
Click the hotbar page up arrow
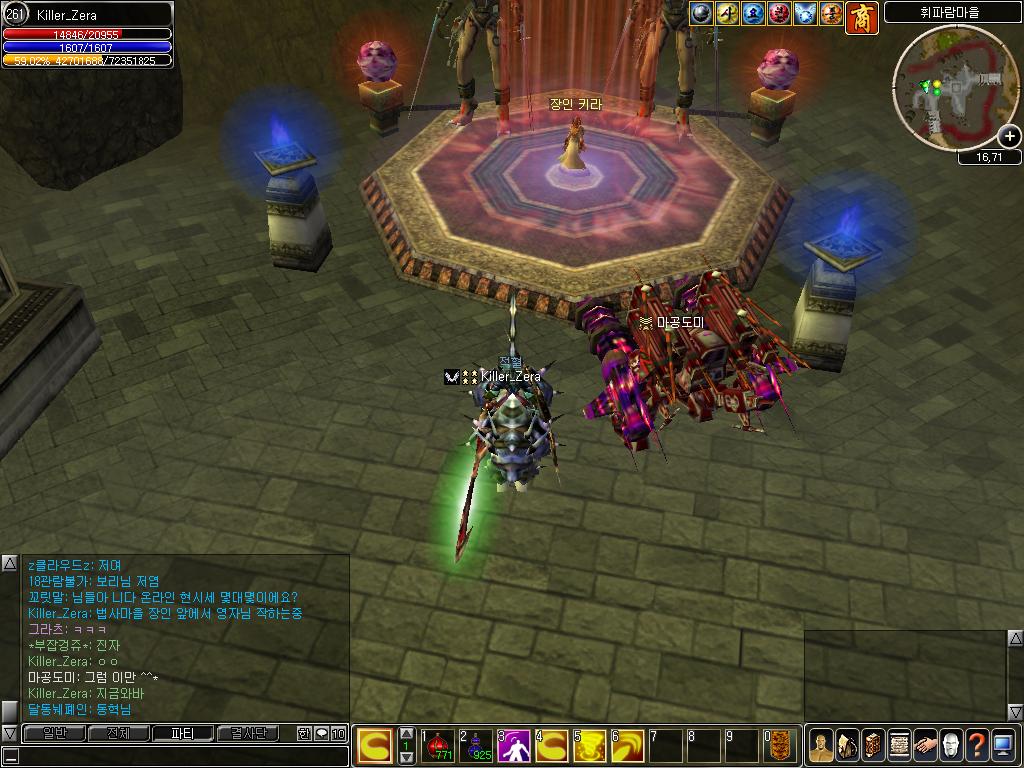click(406, 733)
